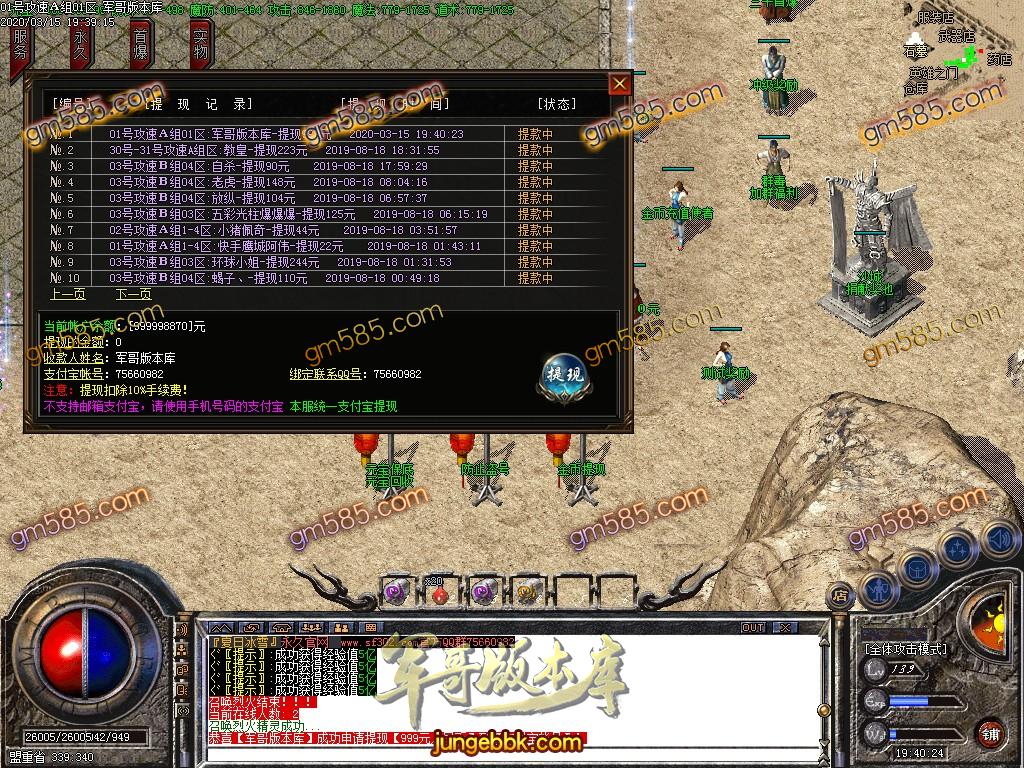Click the round 提现 withdraw button

pyautogui.click(x=562, y=374)
